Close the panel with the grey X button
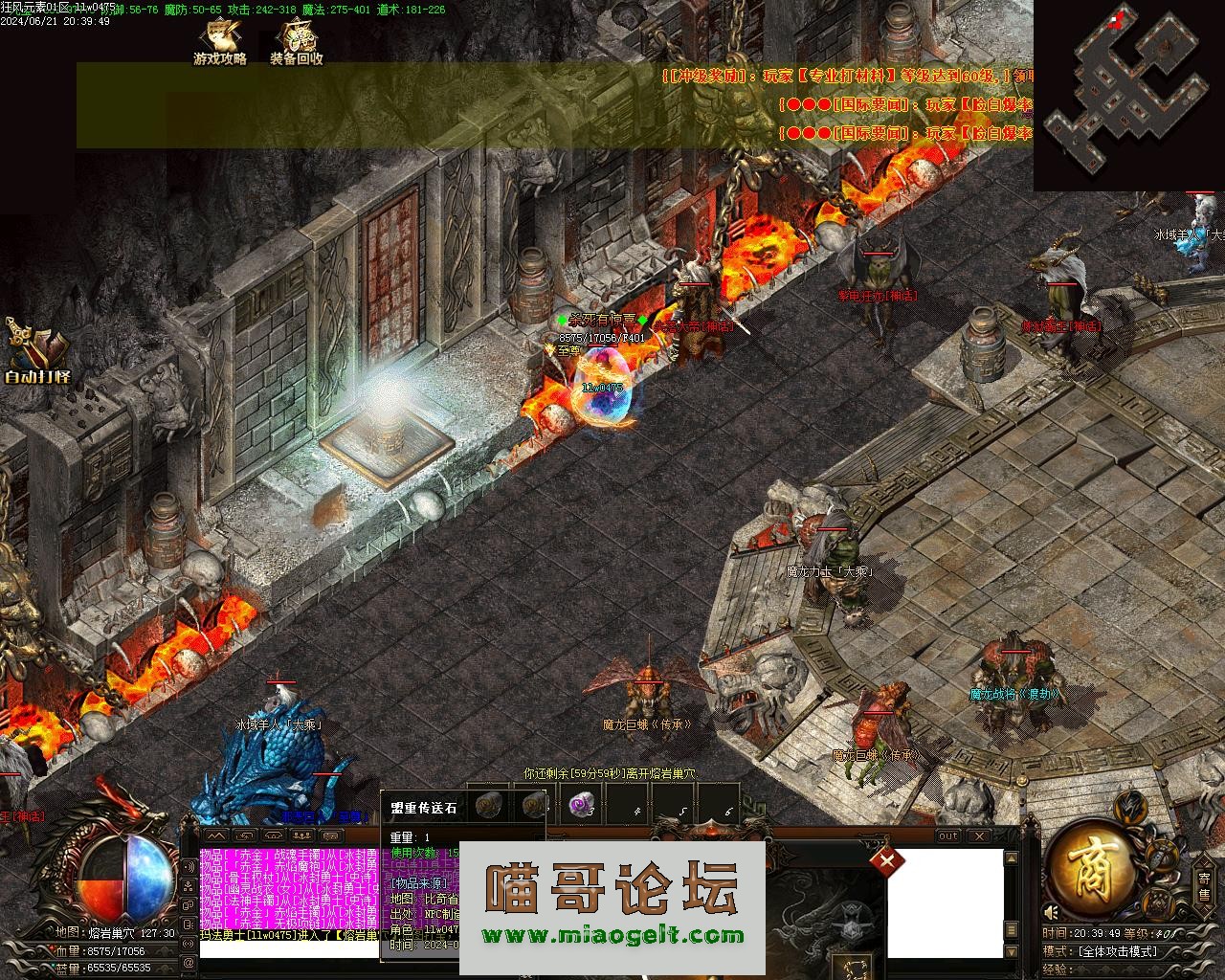 point(980,836)
